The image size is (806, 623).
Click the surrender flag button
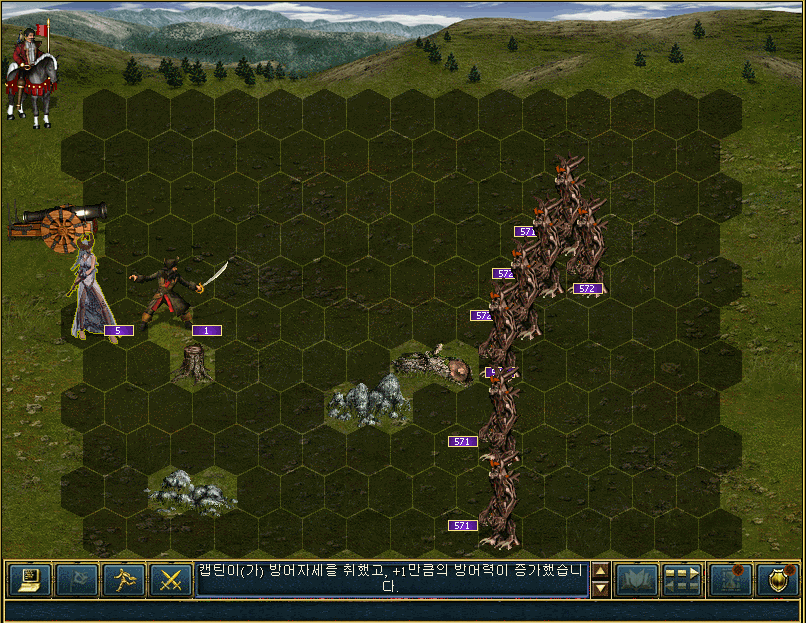[77, 579]
